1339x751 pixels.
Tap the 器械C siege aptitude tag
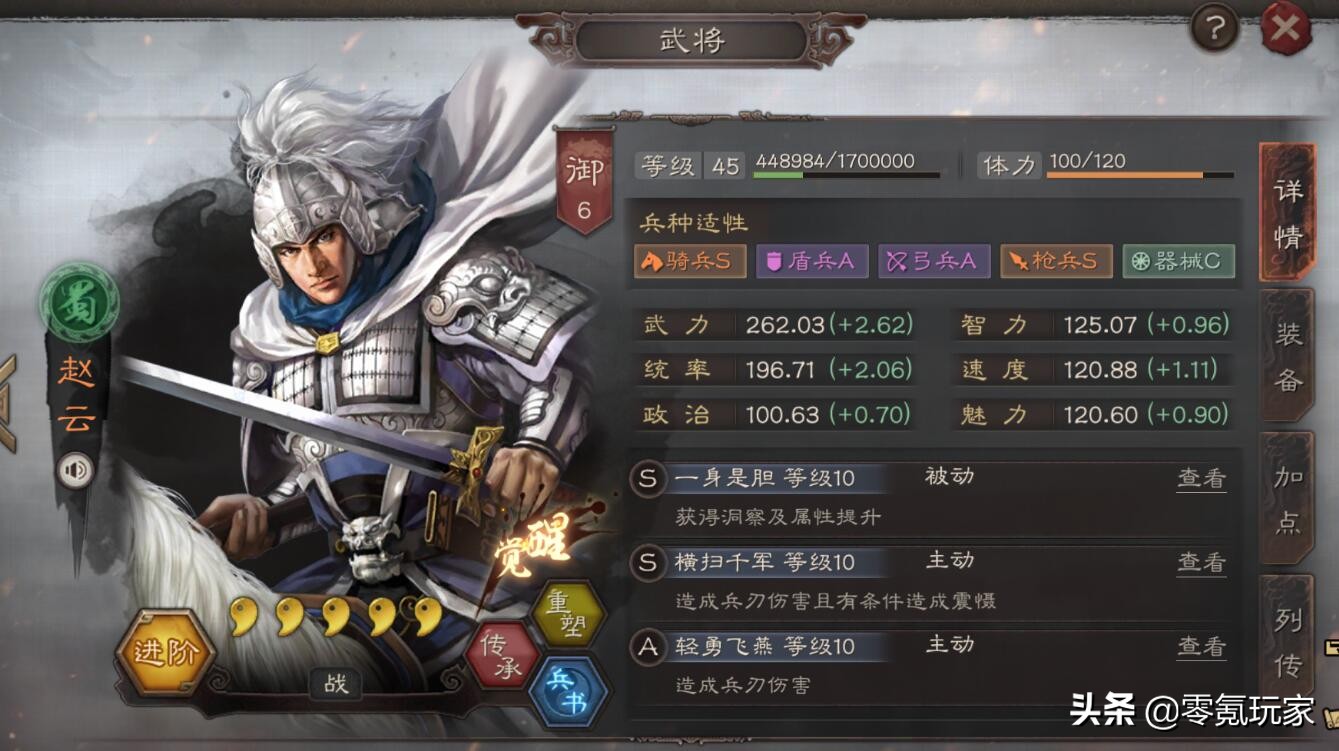point(1179,259)
